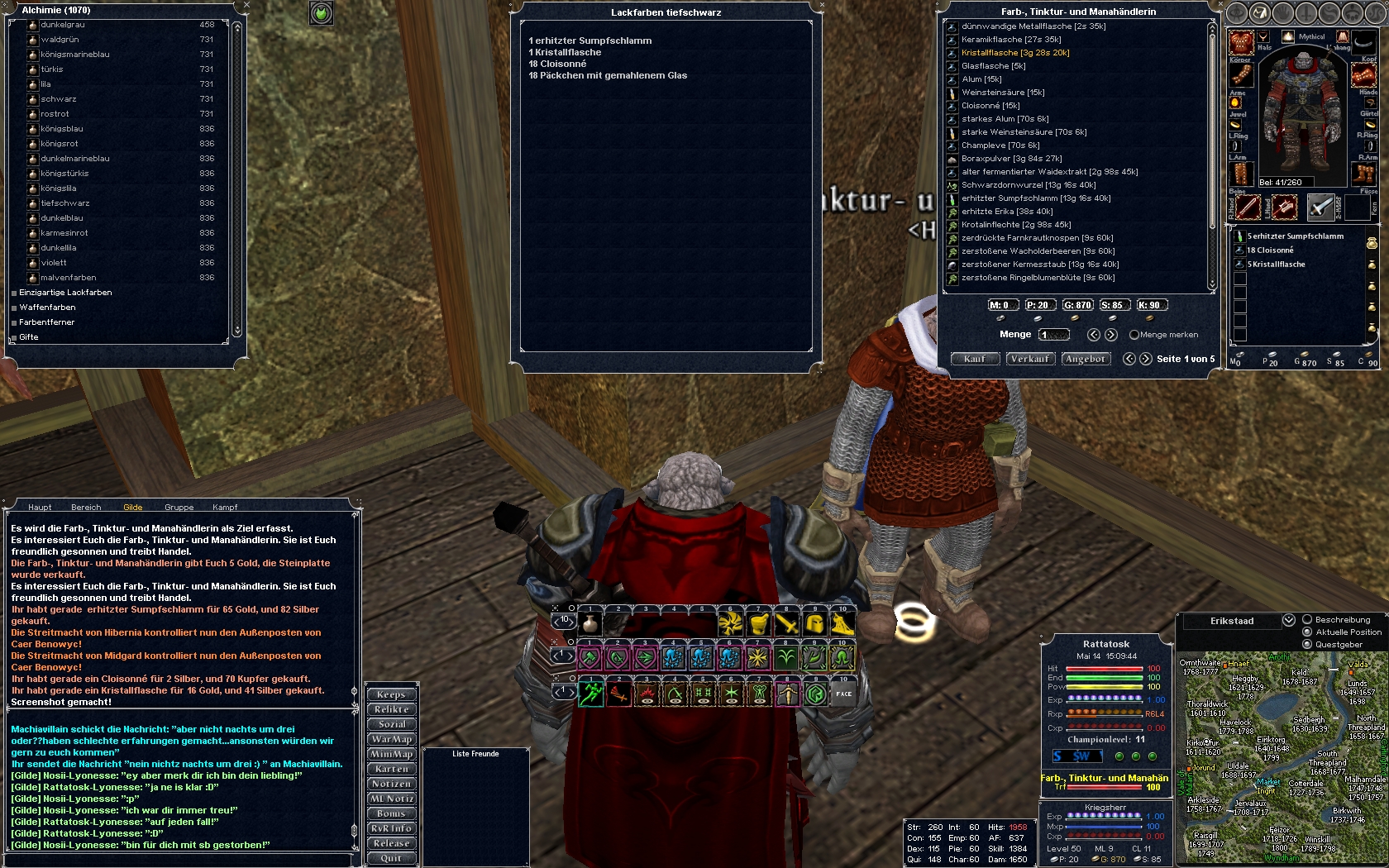This screenshot has width=1389, height=868.
Task: Click the Verkauf sell button
Action: (1029, 359)
